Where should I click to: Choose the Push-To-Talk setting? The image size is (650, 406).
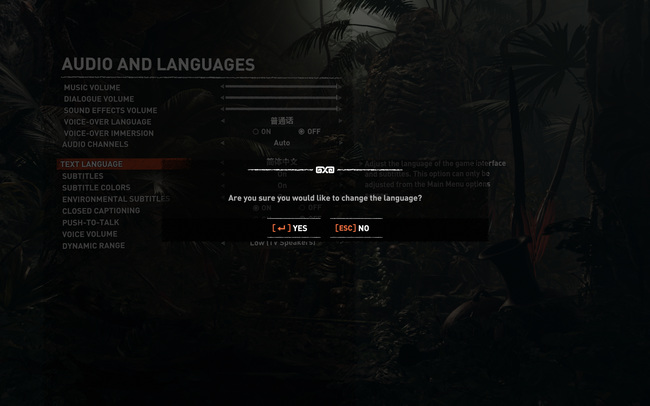90,222
